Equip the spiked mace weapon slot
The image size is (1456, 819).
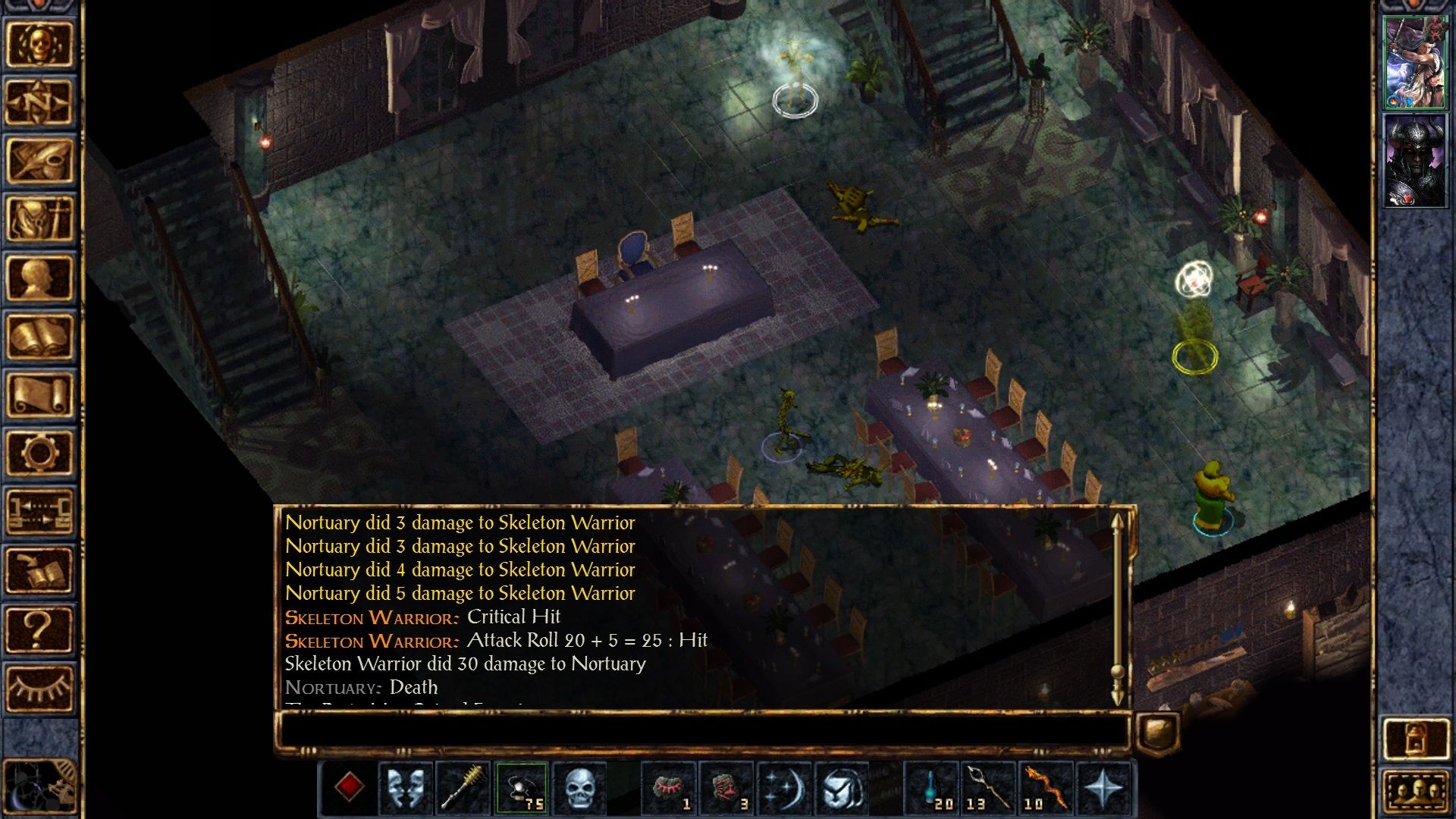point(463,788)
